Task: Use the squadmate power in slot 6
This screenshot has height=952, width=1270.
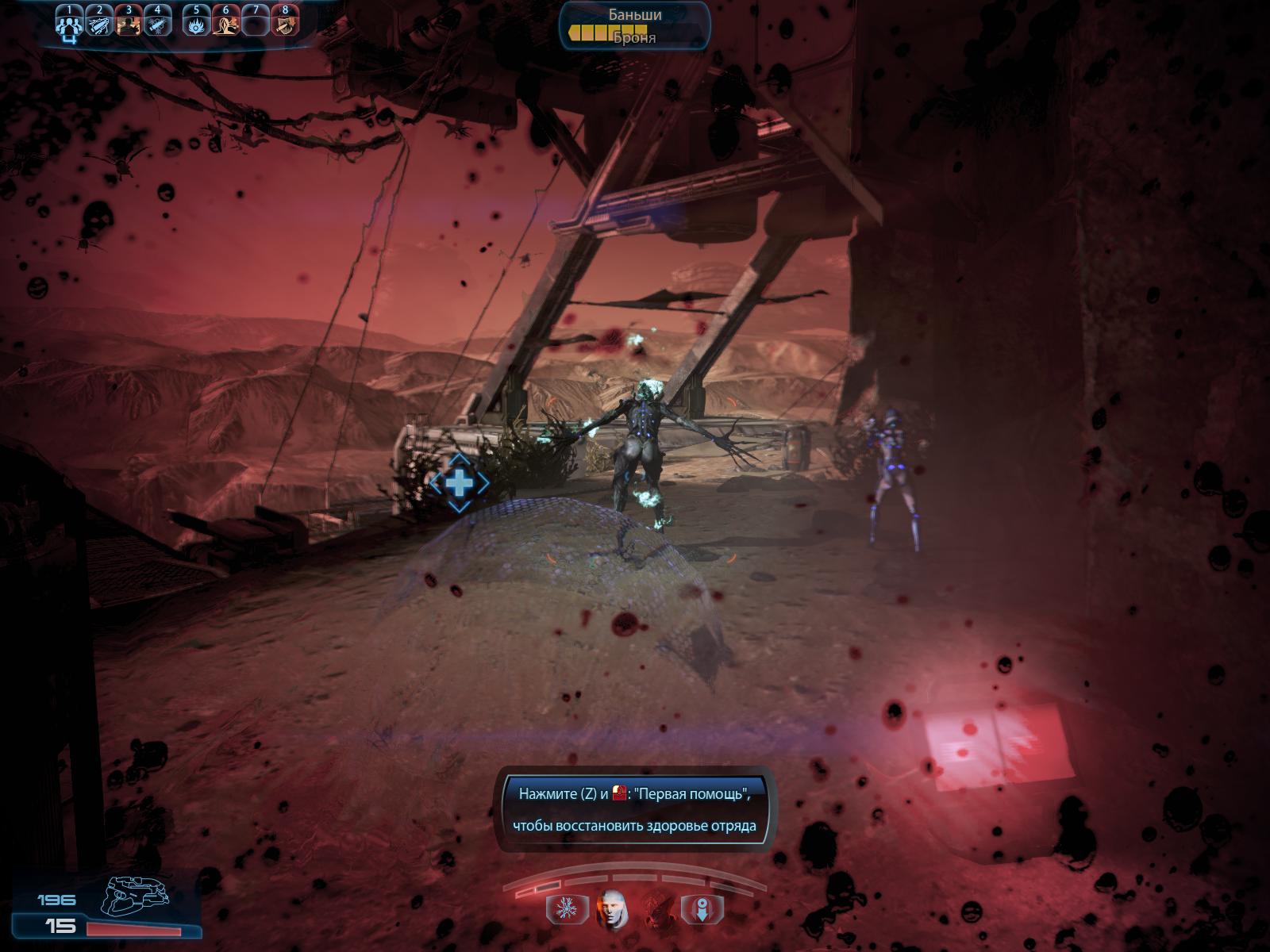Action: (225, 23)
